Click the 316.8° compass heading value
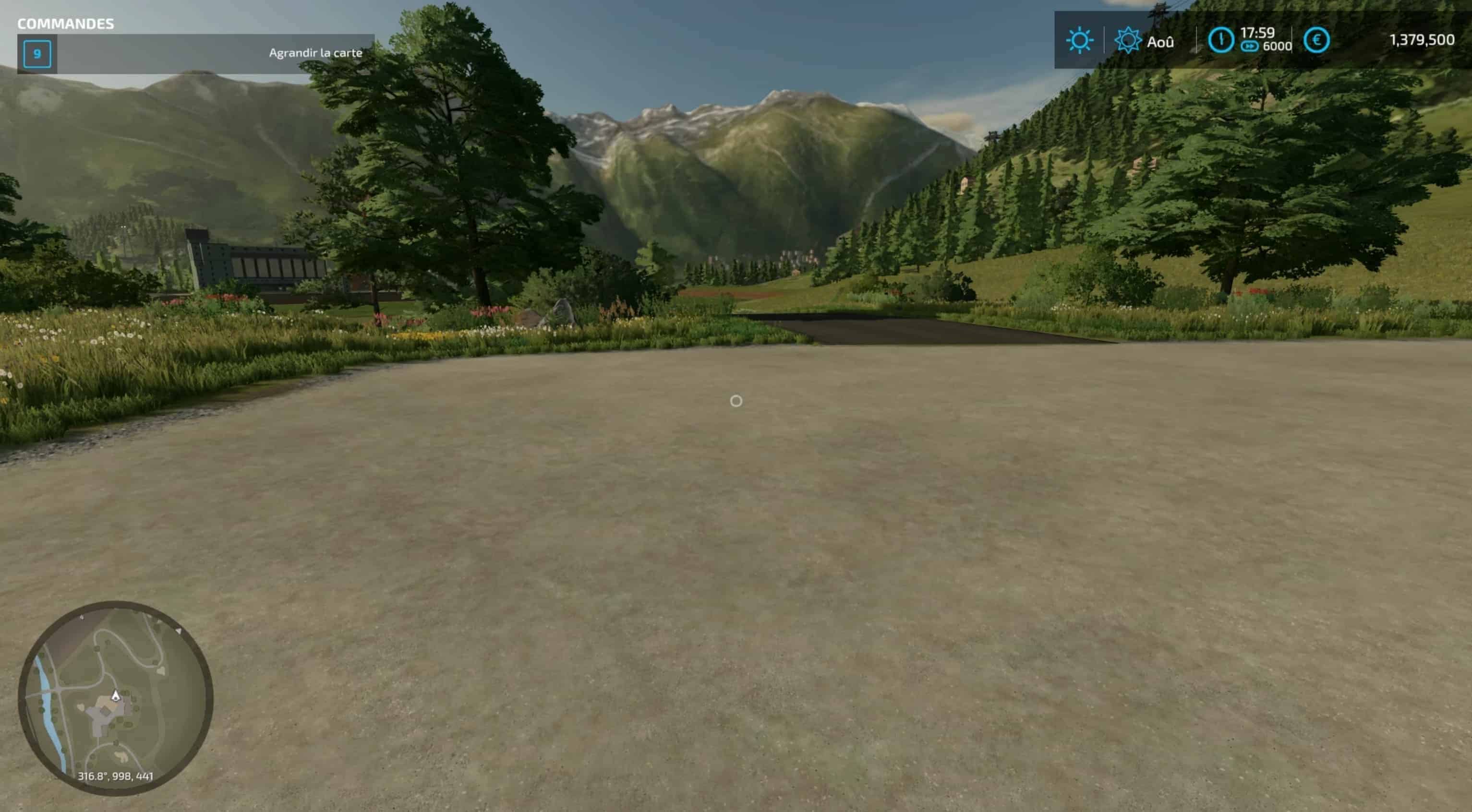The image size is (1472, 812). click(x=92, y=776)
